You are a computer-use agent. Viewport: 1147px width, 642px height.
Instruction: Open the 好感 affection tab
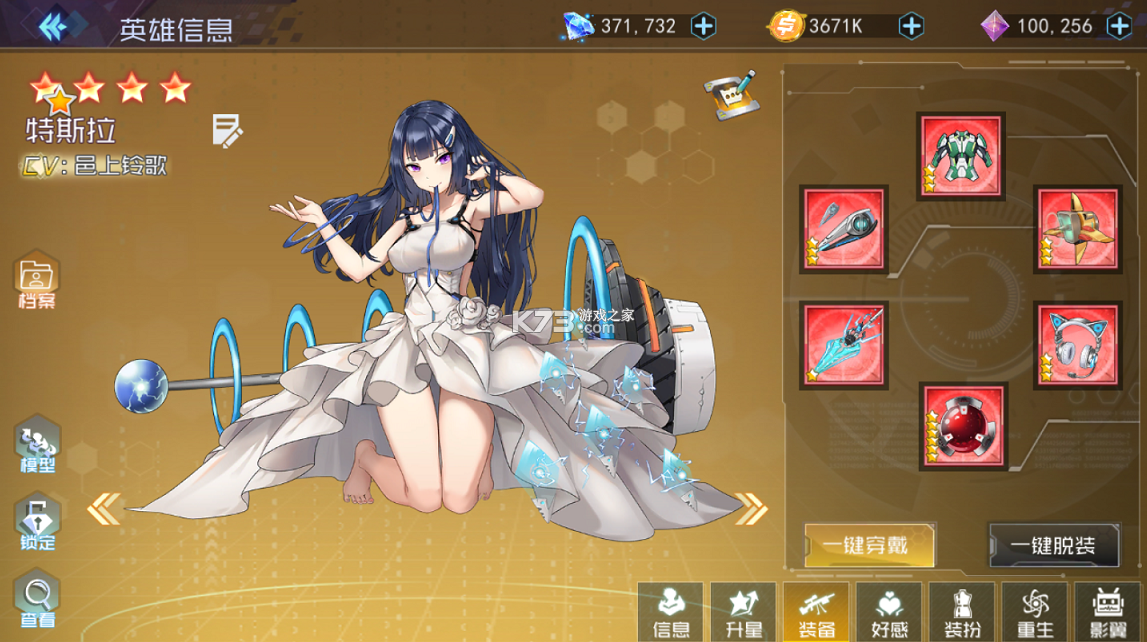click(x=889, y=612)
